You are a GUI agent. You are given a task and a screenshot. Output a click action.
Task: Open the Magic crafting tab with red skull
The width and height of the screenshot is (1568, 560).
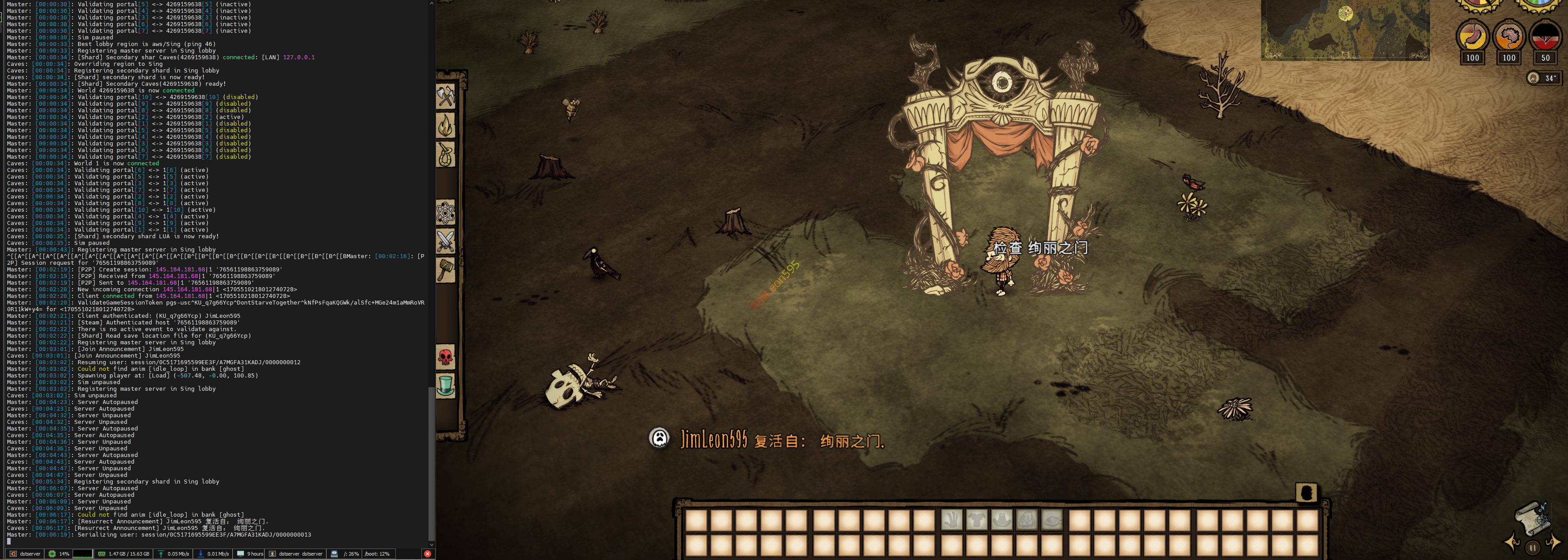click(x=446, y=357)
